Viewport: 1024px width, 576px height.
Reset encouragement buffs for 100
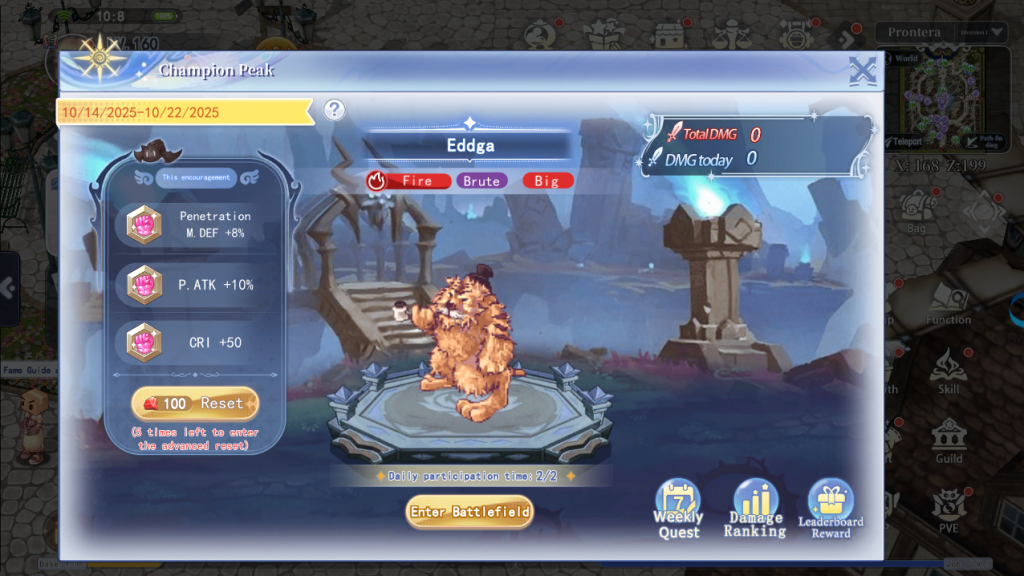195,403
